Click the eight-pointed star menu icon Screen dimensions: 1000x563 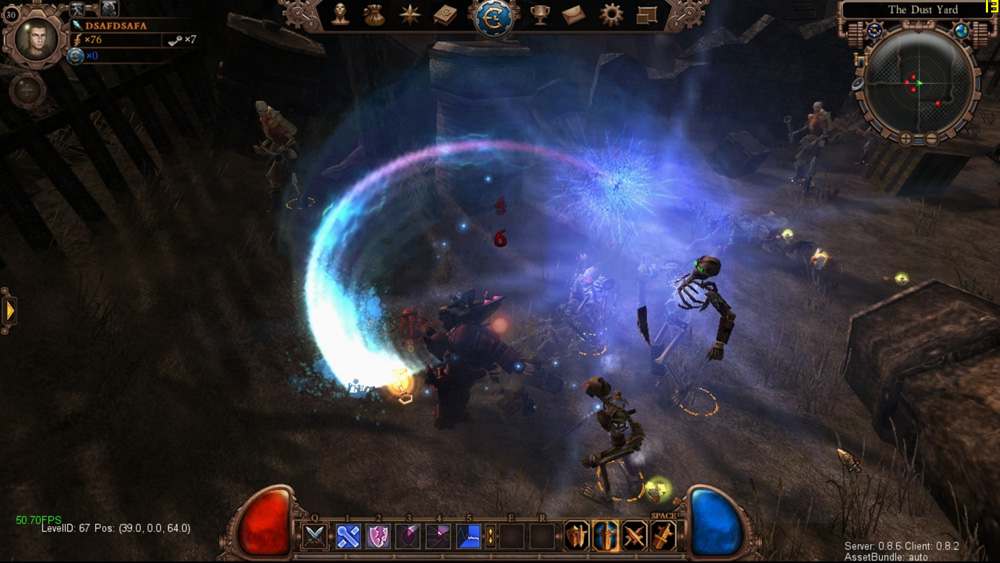tap(410, 14)
